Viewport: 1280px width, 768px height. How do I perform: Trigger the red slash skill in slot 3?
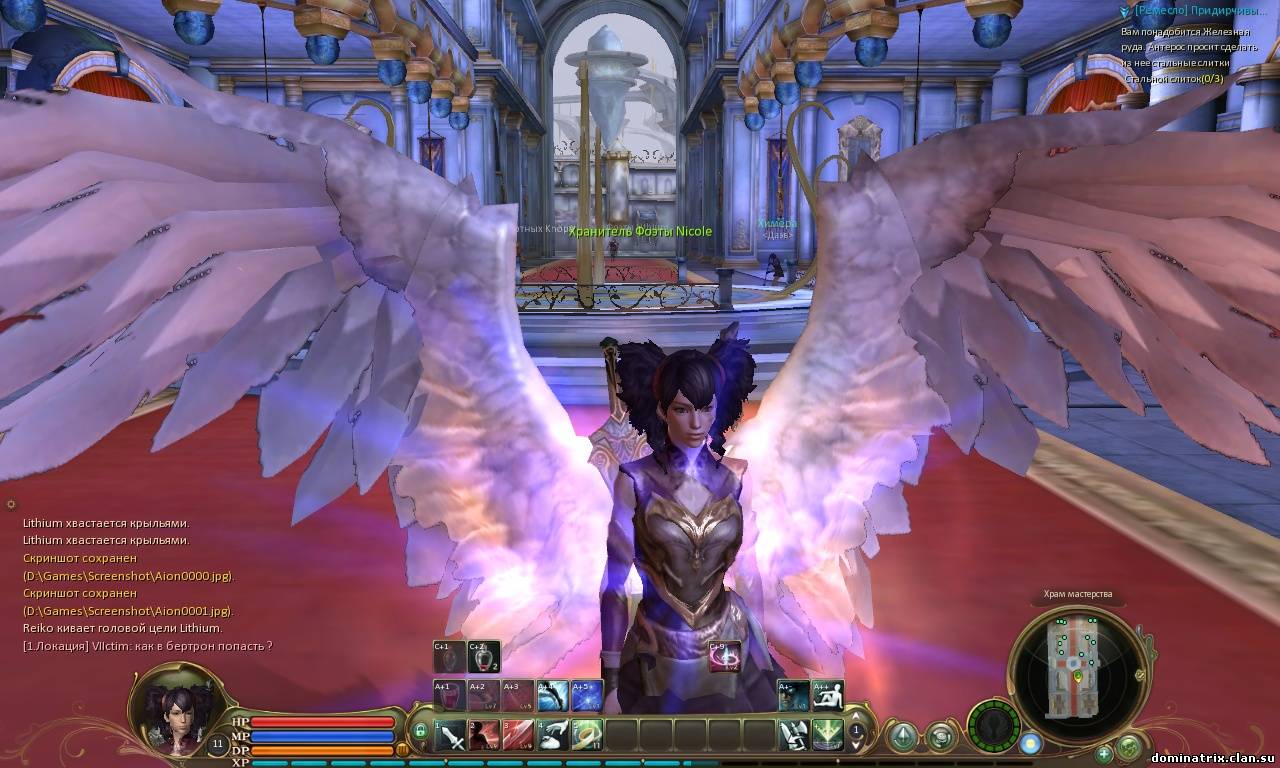(519, 736)
